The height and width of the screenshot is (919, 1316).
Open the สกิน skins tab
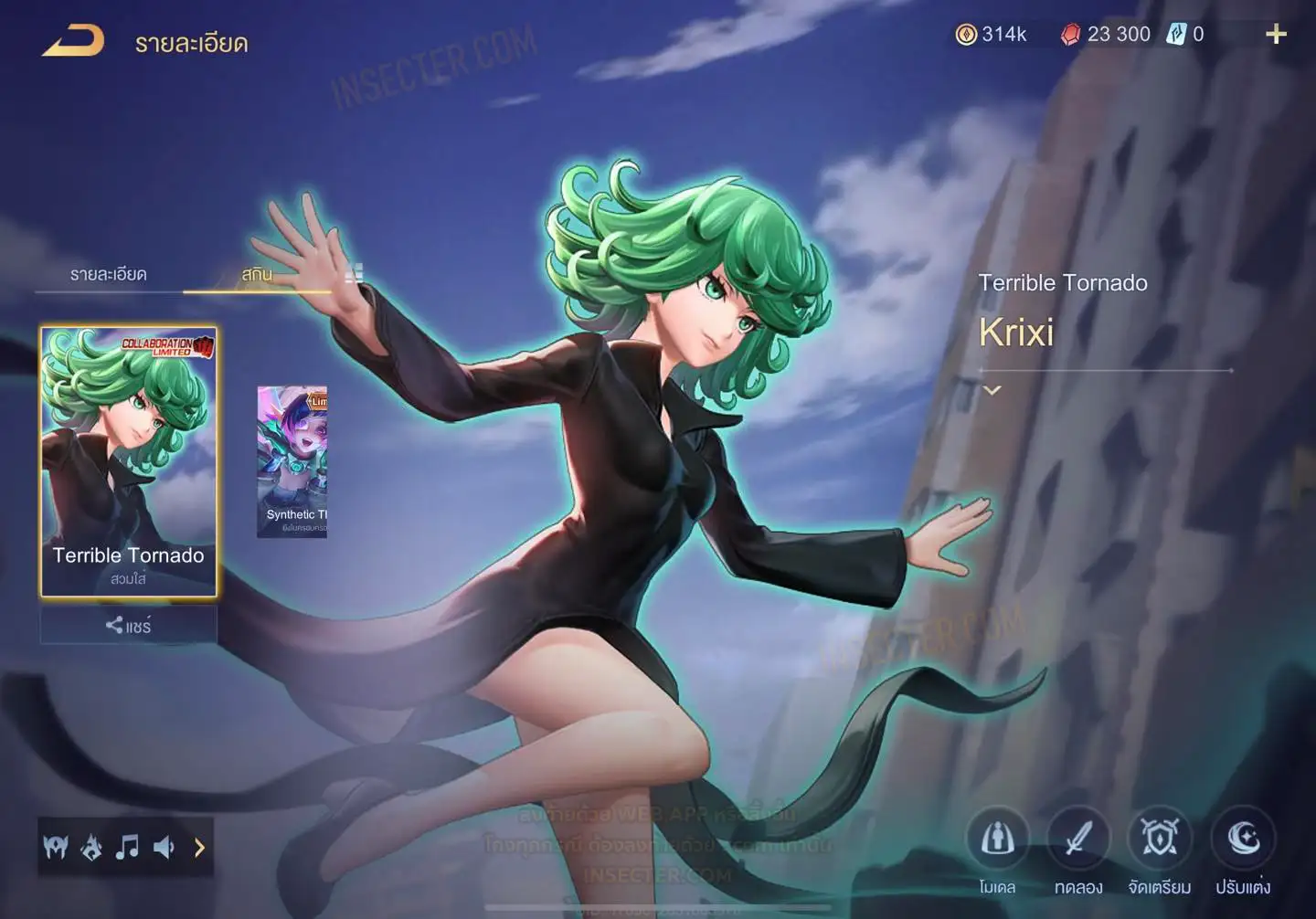pyautogui.click(x=257, y=274)
